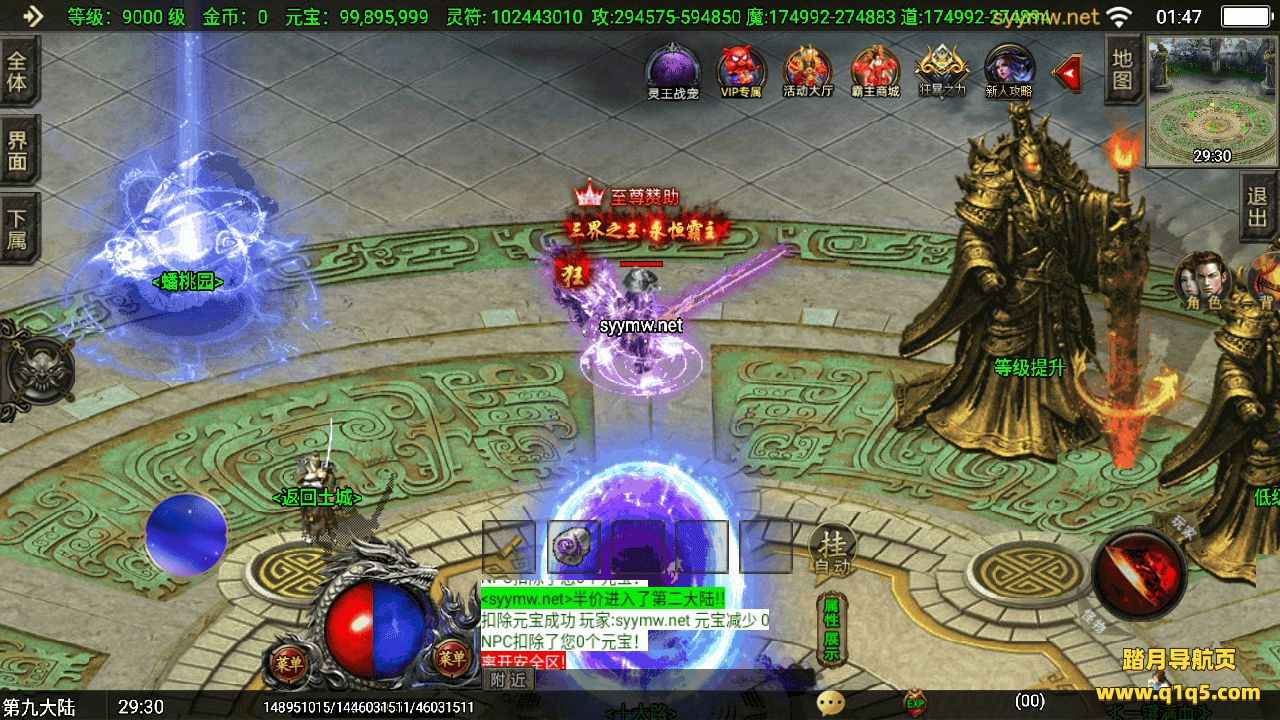Screen dimensions: 1280x720
Task: Open the 属性展示 attribute display
Action: (x=832, y=630)
